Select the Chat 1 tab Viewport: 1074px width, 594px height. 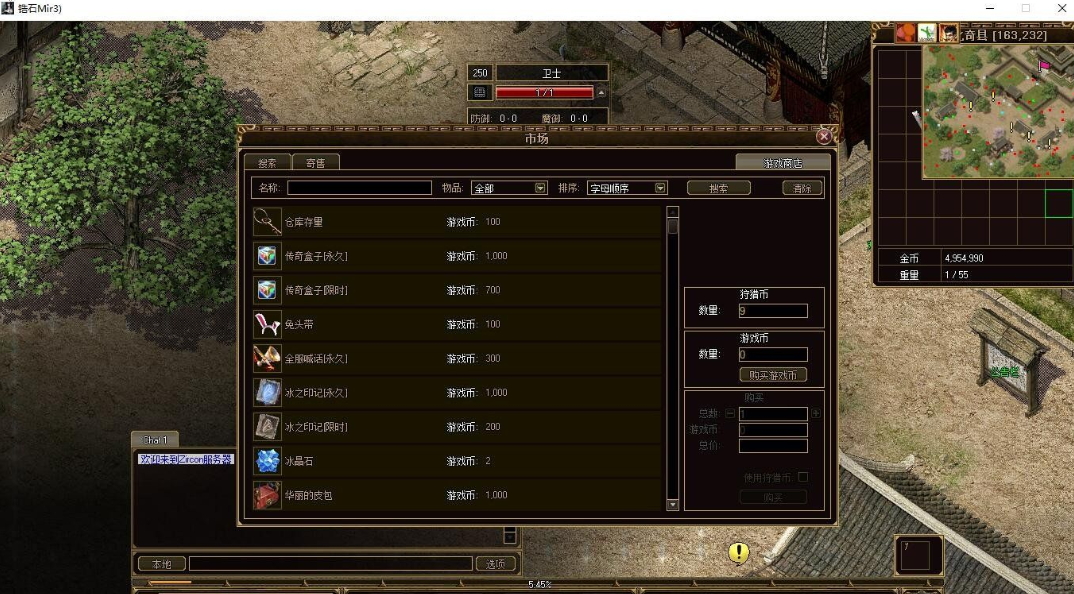[154, 440]
